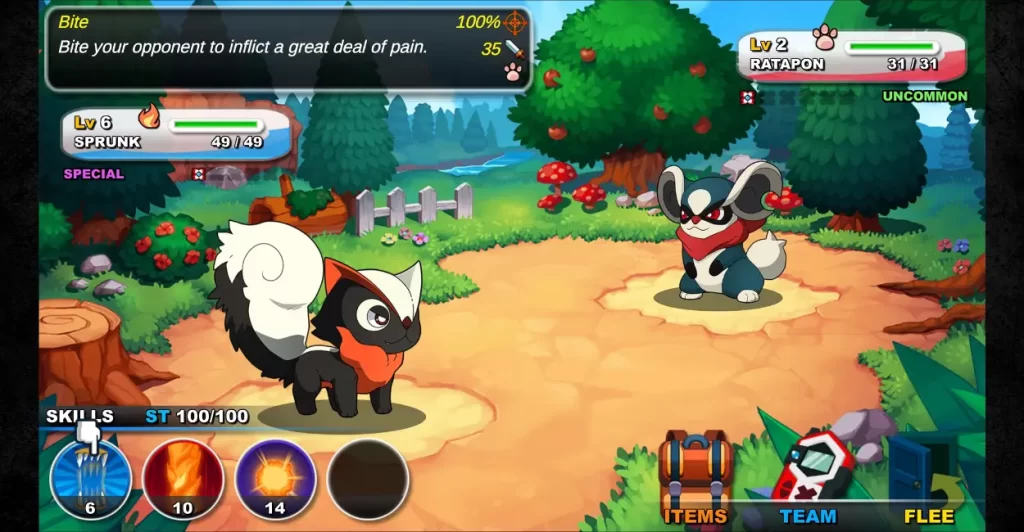The height and width of the screenshot is (532, 1024).
Task: Inspect the enemy Ratapon info panel
Action: coord(853,56)
